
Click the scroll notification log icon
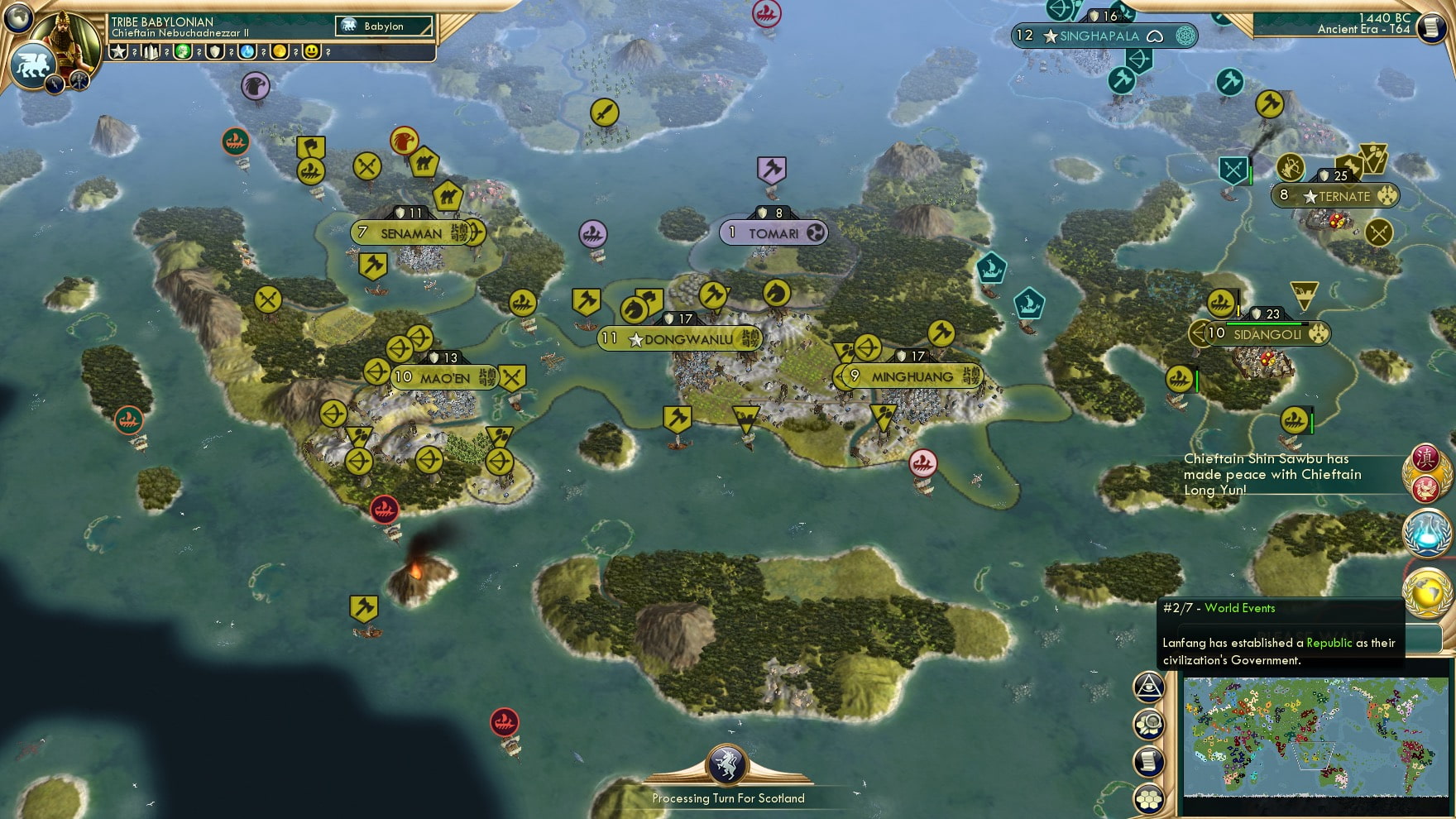coord(1150,760)
